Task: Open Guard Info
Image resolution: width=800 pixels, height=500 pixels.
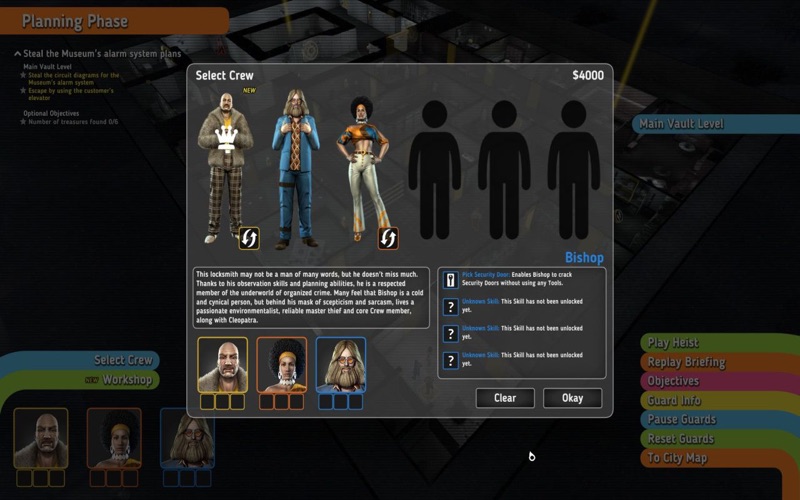Action: [674, 400]
